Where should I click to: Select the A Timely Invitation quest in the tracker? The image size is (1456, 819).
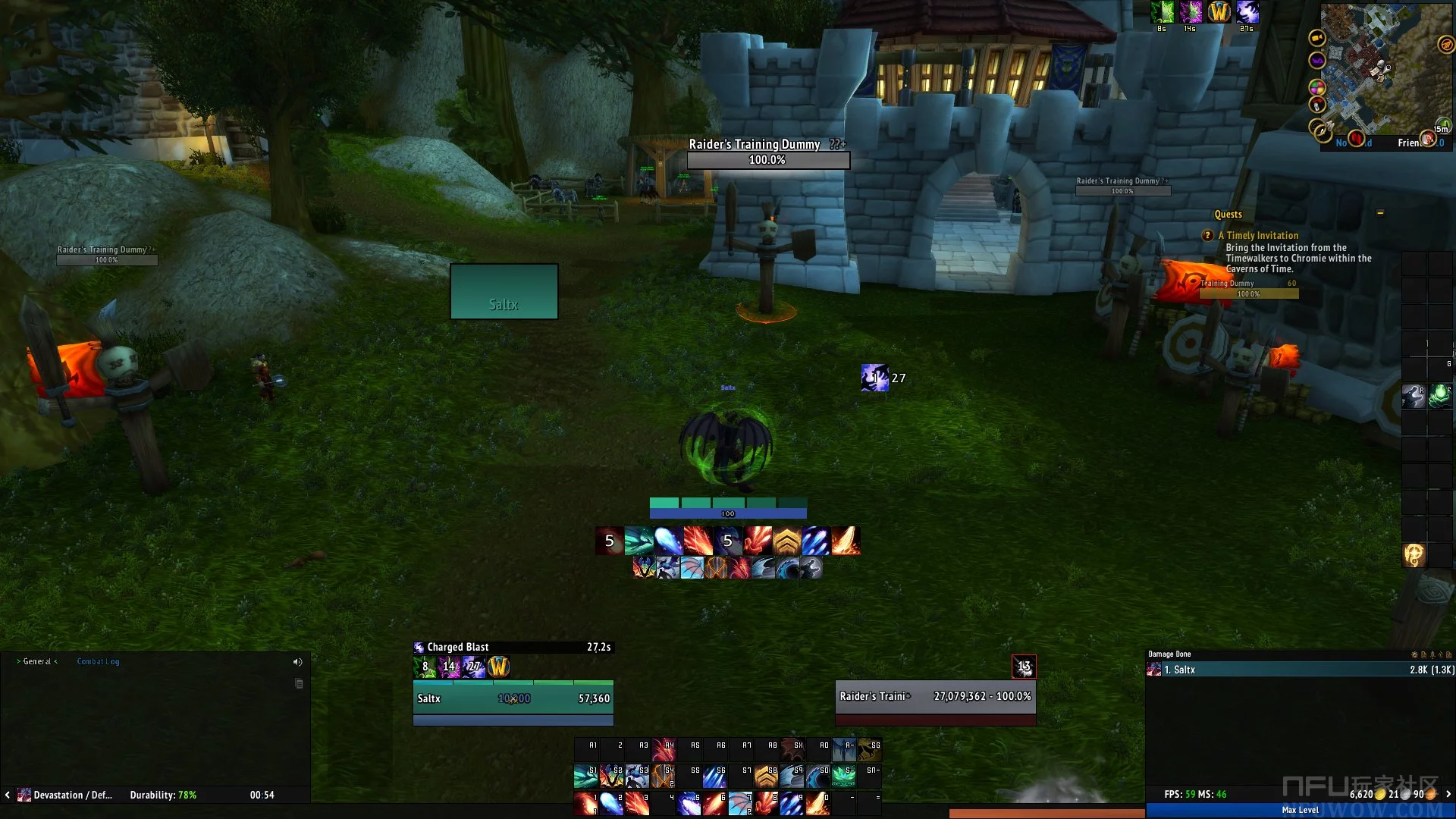tap(1262, 236)
